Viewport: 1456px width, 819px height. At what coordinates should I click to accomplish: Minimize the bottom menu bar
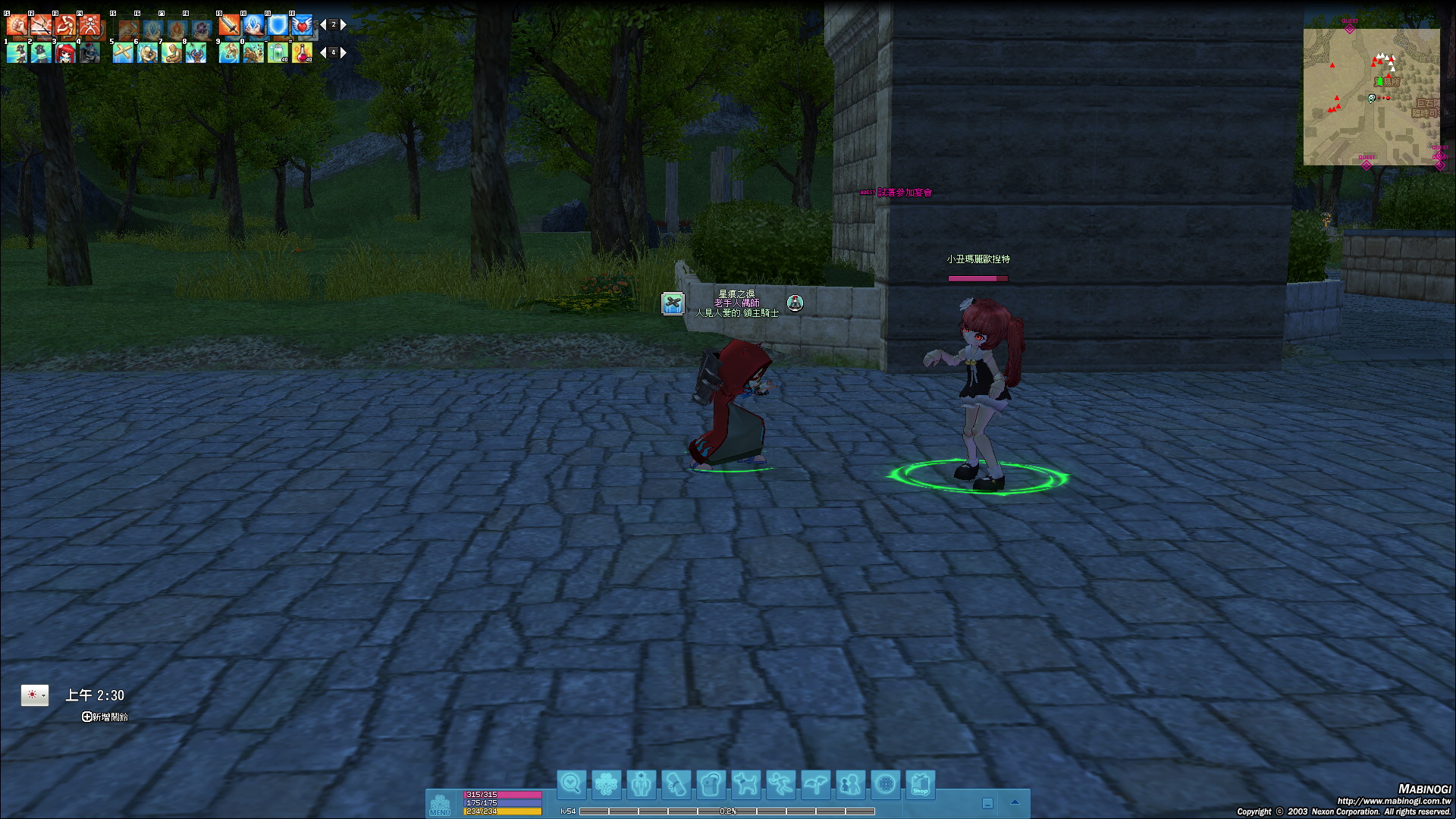tap(987, 803)
